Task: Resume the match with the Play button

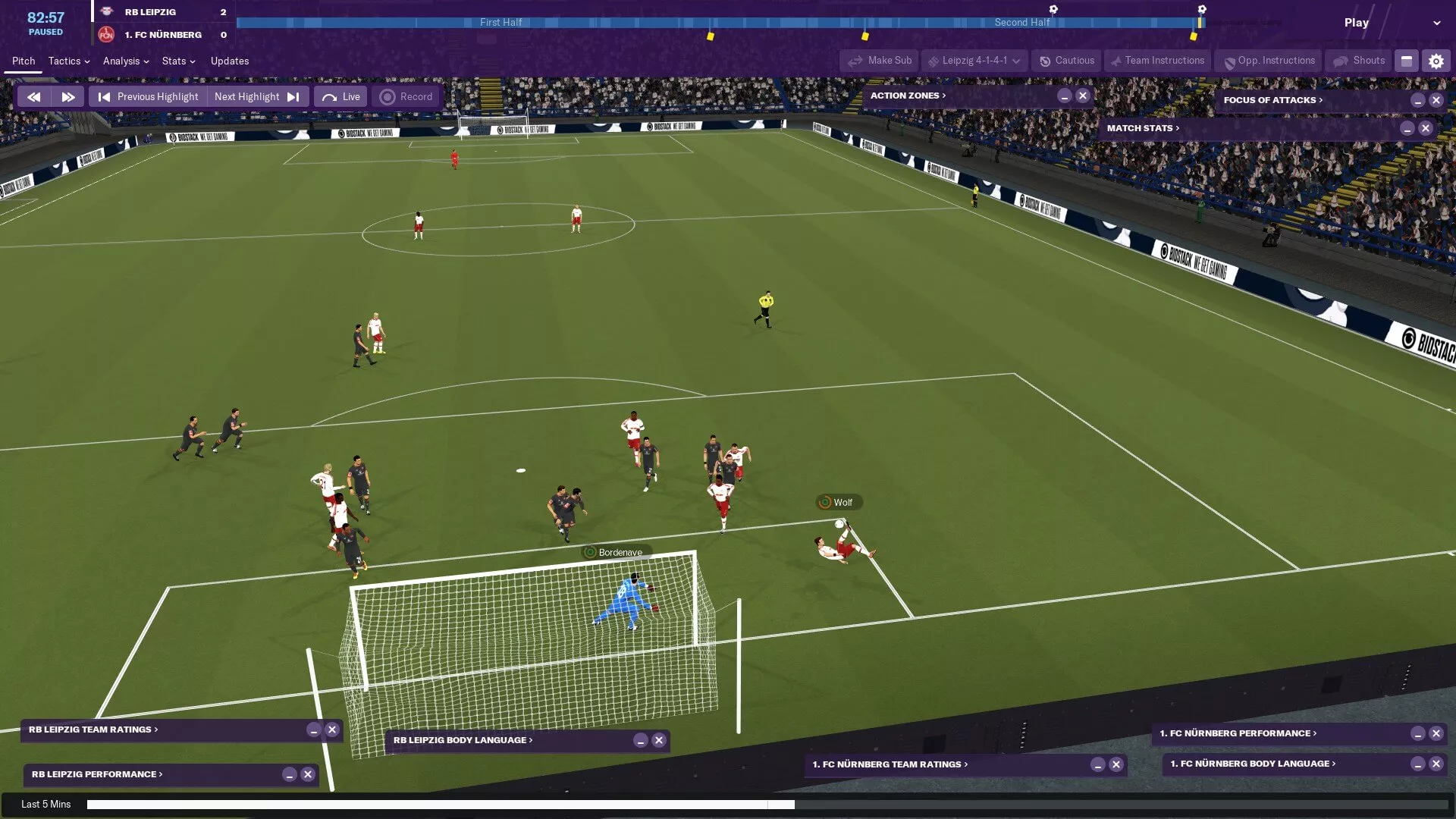Action: 1356,23
